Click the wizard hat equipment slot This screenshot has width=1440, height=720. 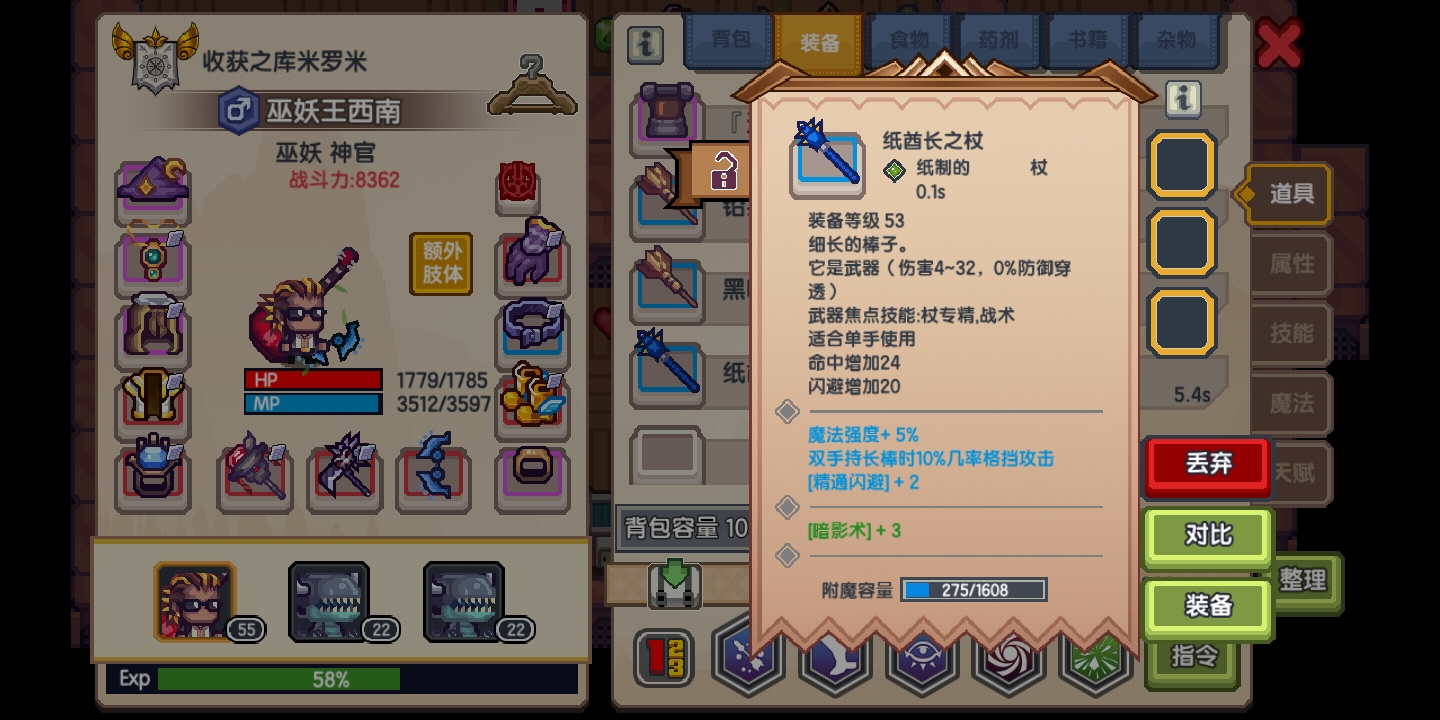point(152,183)
